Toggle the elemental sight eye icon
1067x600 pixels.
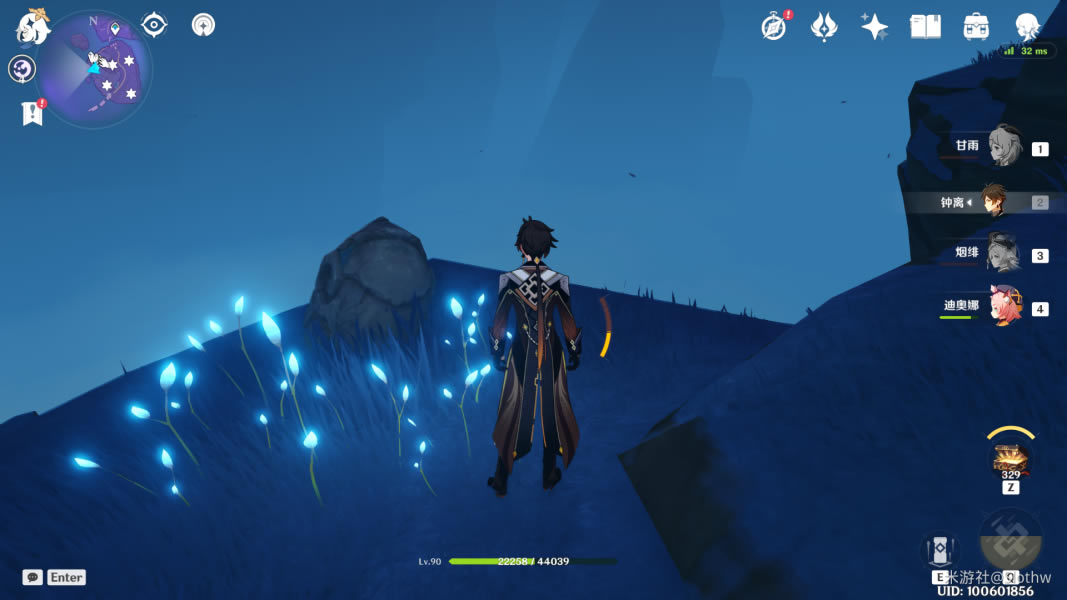[x=154, y=25]
